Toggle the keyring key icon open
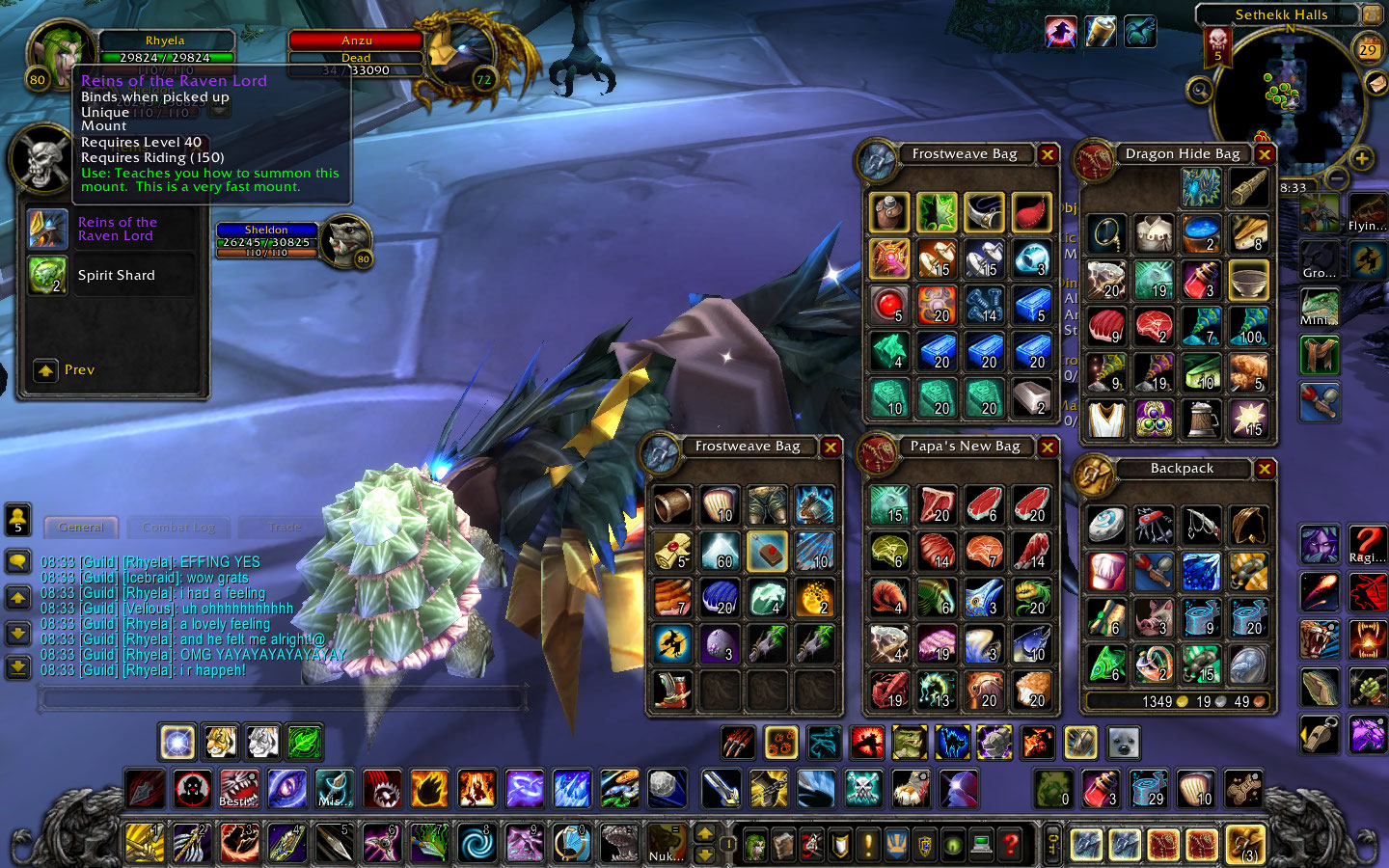 pos(1050,844)
